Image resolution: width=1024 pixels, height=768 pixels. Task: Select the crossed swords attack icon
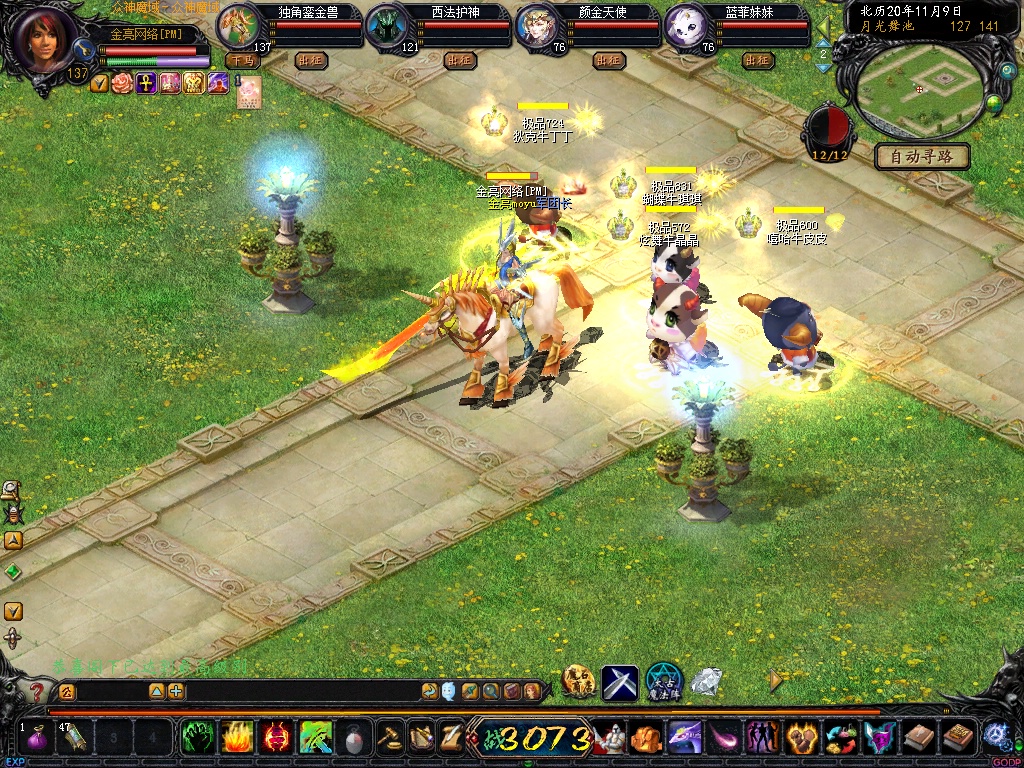click(620, 682)
